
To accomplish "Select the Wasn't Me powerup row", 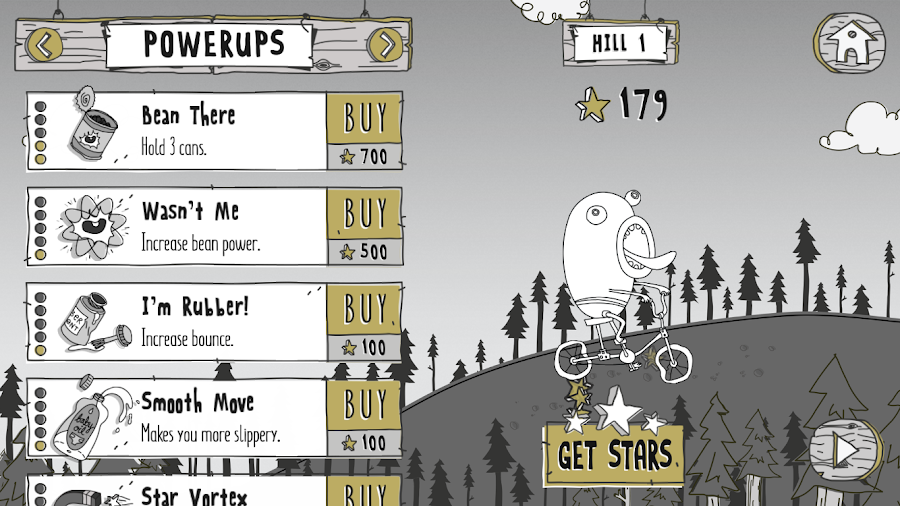I will (178, 227).
